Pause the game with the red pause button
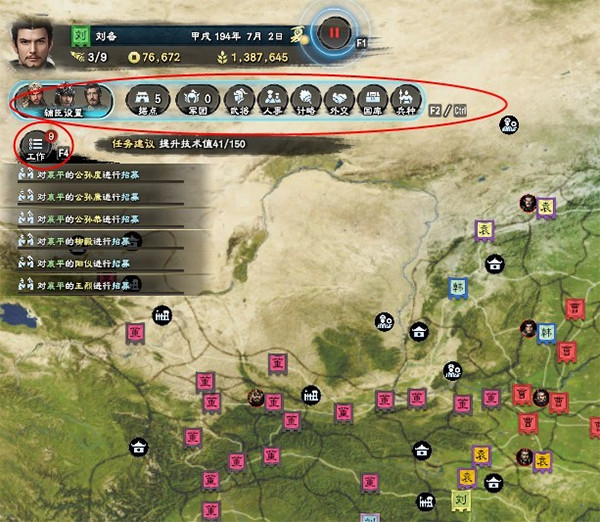This screenshot has height=522, width=600. 333,32
